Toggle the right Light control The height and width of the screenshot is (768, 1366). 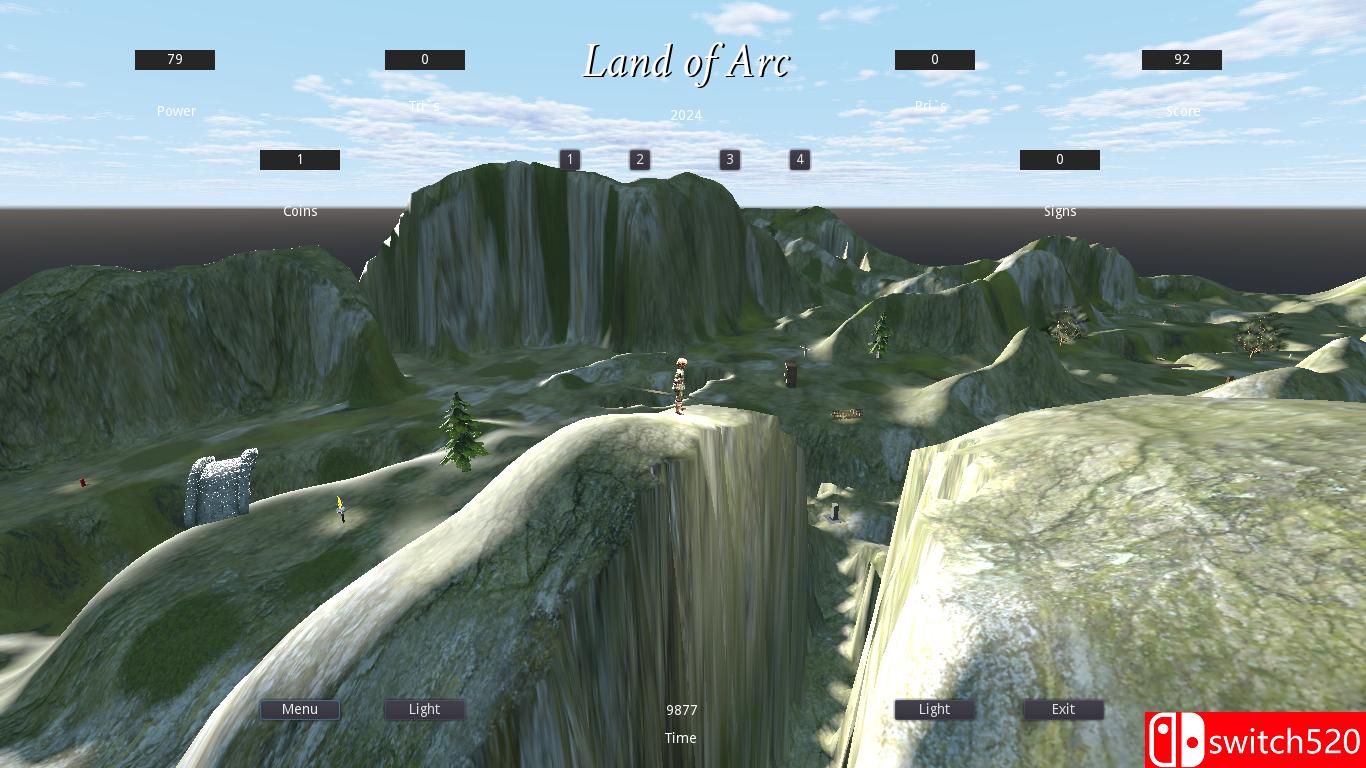(x=934, y=709)
